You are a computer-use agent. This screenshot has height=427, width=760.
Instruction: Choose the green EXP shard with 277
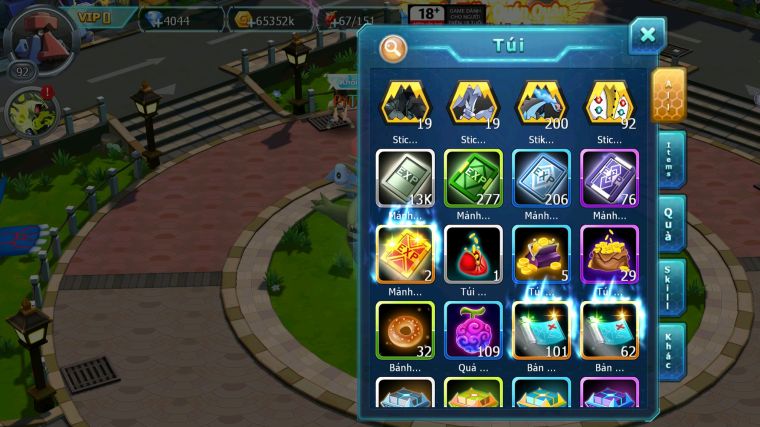[473, 178]
